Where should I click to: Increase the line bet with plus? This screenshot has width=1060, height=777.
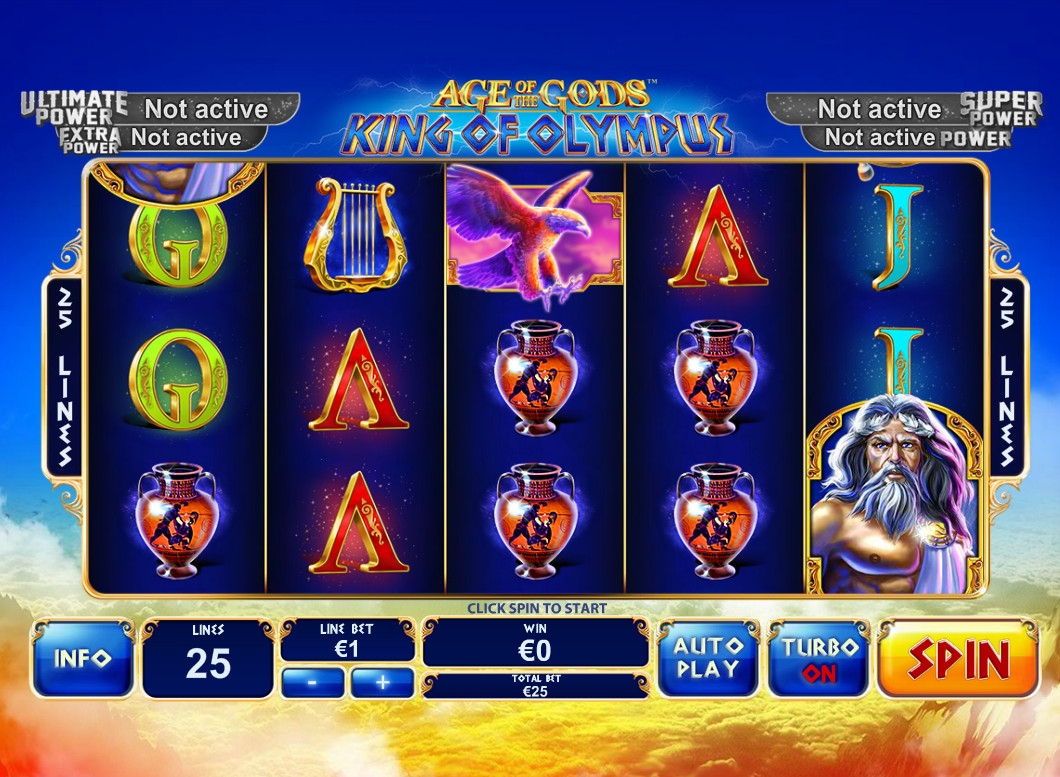pyautogui.click(x=382, y=683)
